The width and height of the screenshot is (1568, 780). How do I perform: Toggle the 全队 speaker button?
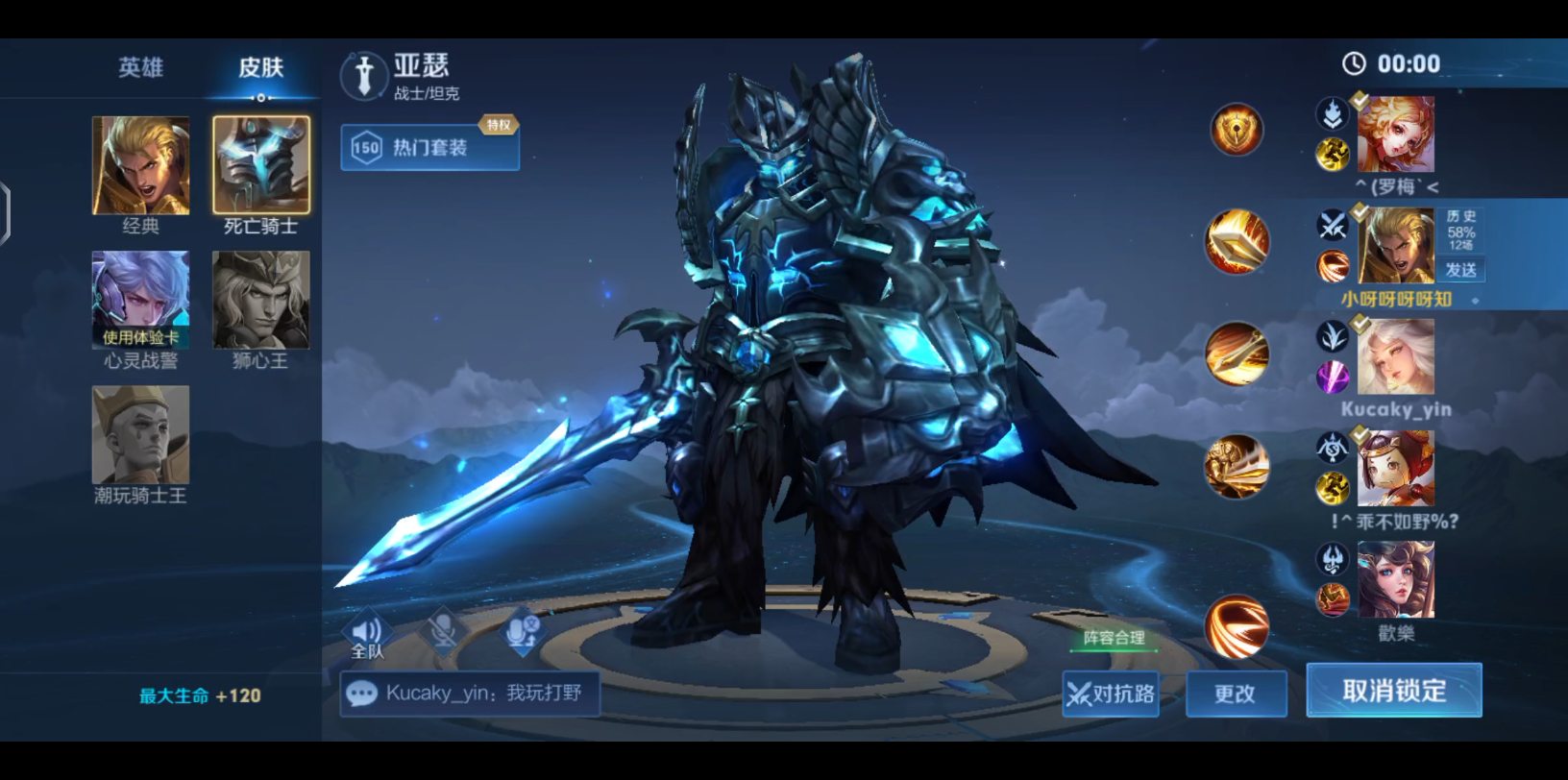[x=367, y=635]
